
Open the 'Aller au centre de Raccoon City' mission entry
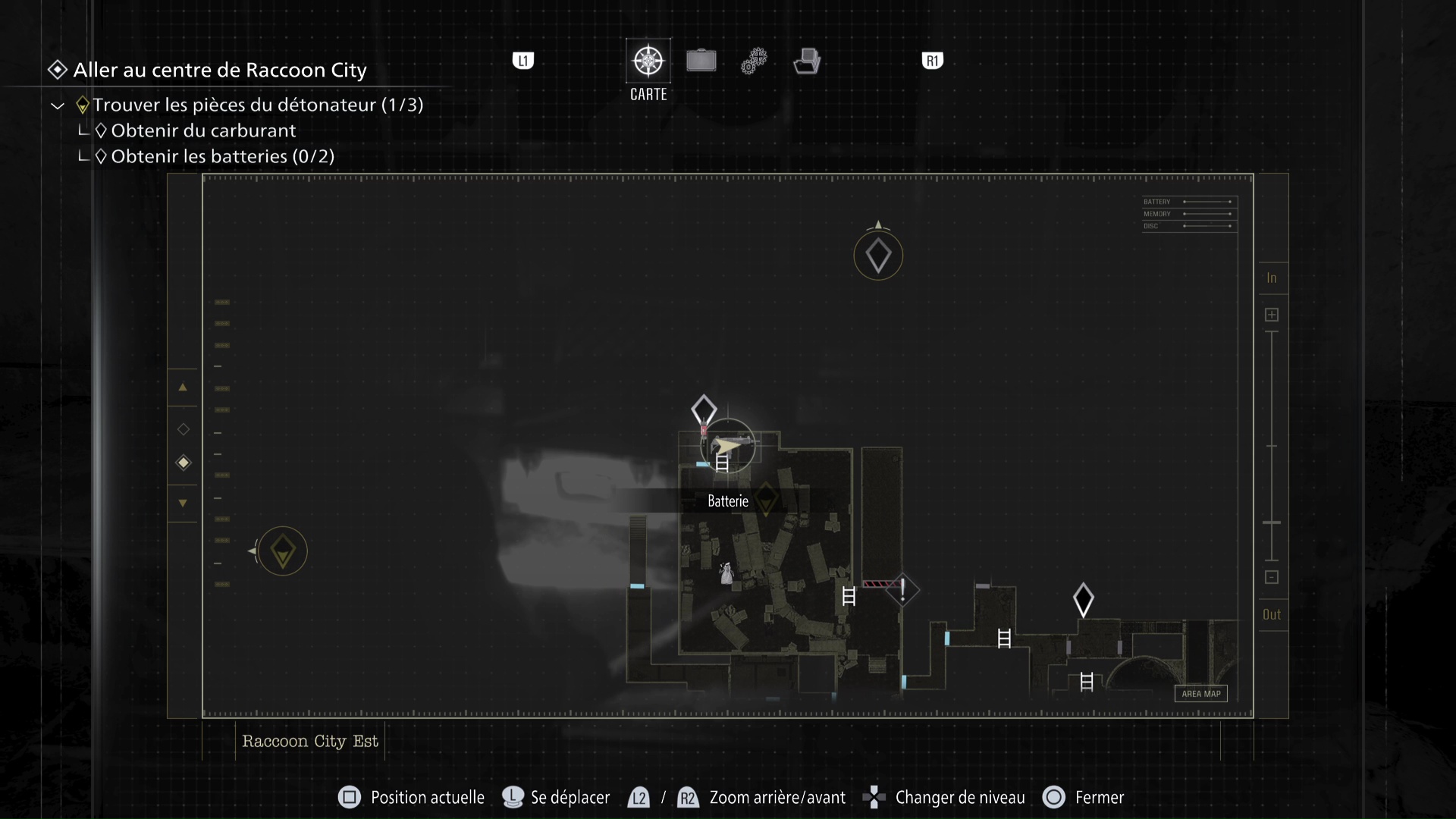pyautogui.click(x=219, y=70)
